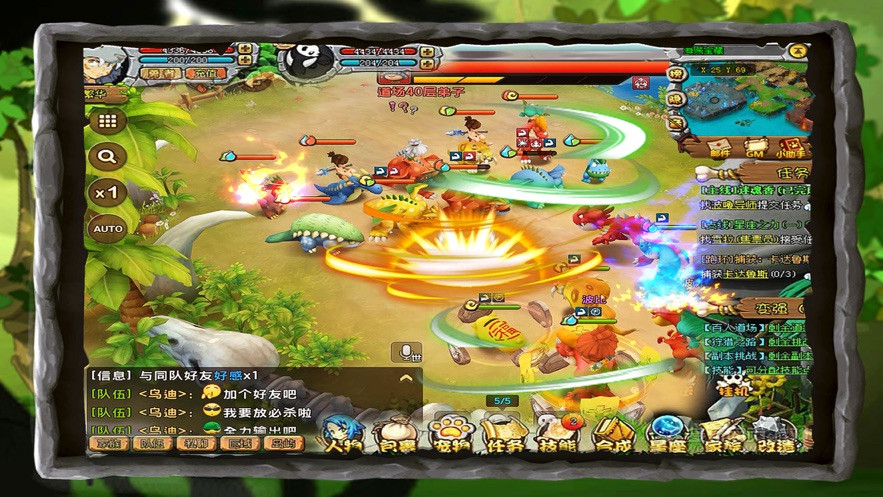883x497 pixels.
Task: Open the player character portrait
Action: pyautogui.click(x=104, y=66)
